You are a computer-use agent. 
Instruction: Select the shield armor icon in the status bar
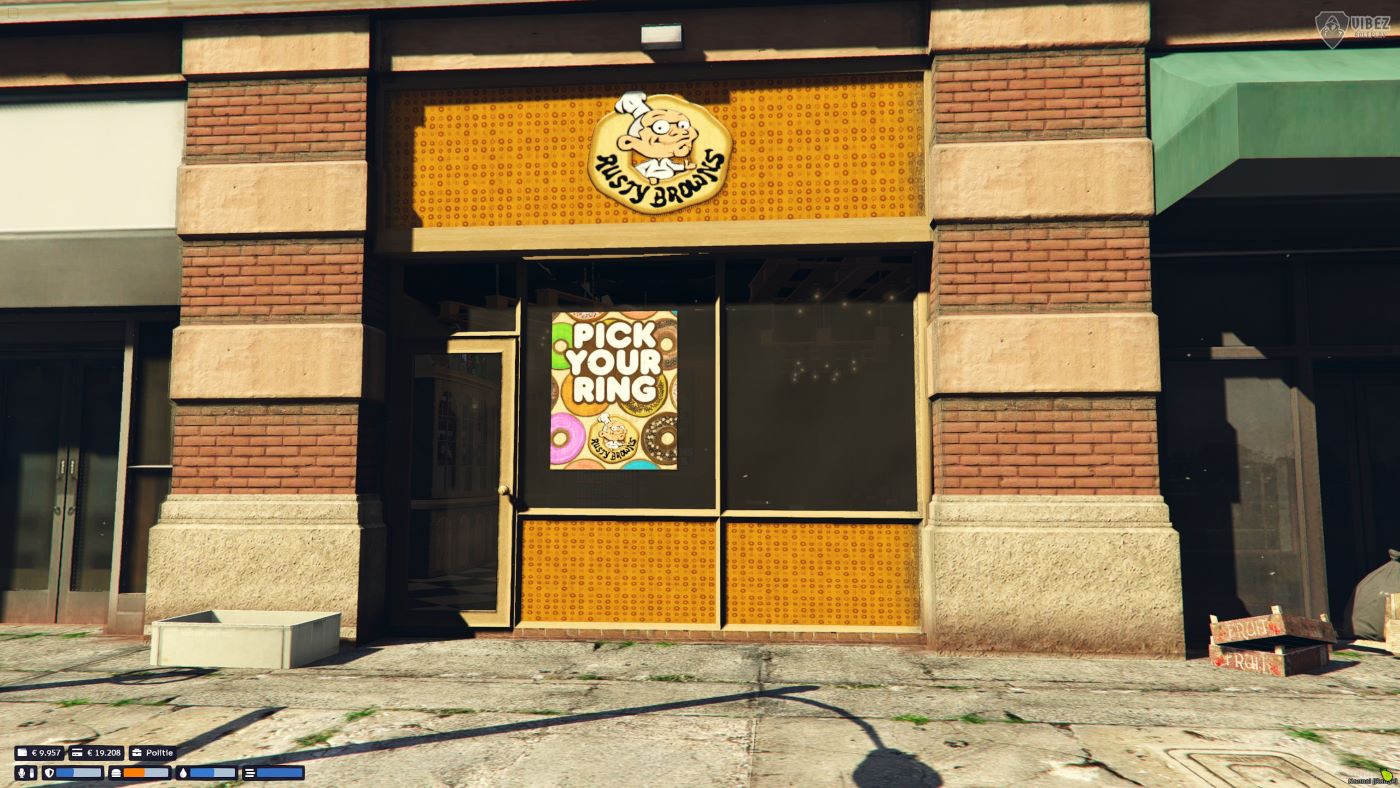pos(51,773)
